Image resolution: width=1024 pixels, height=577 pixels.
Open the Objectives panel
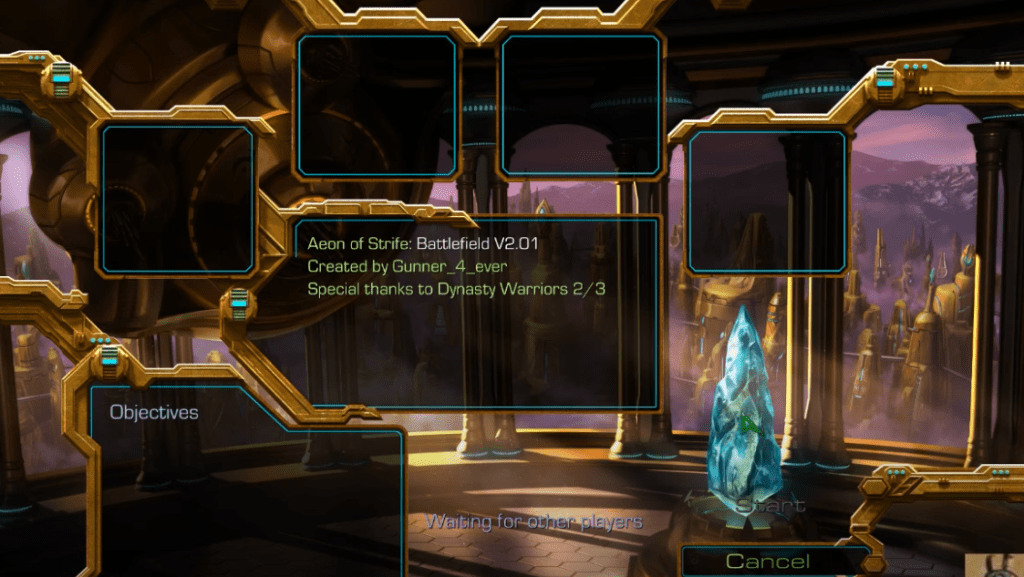point(154,412)
